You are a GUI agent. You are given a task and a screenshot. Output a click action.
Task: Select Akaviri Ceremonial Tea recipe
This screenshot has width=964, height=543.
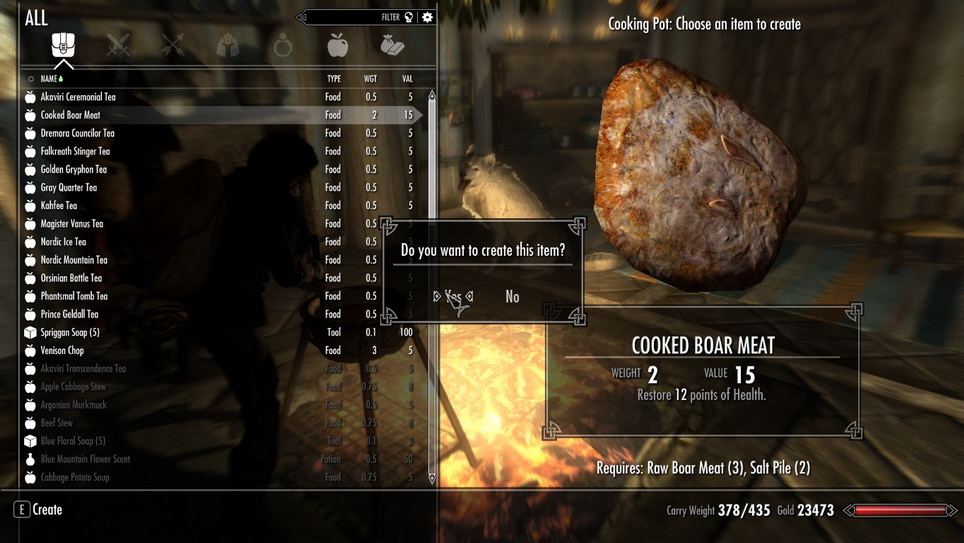point(78,97)
